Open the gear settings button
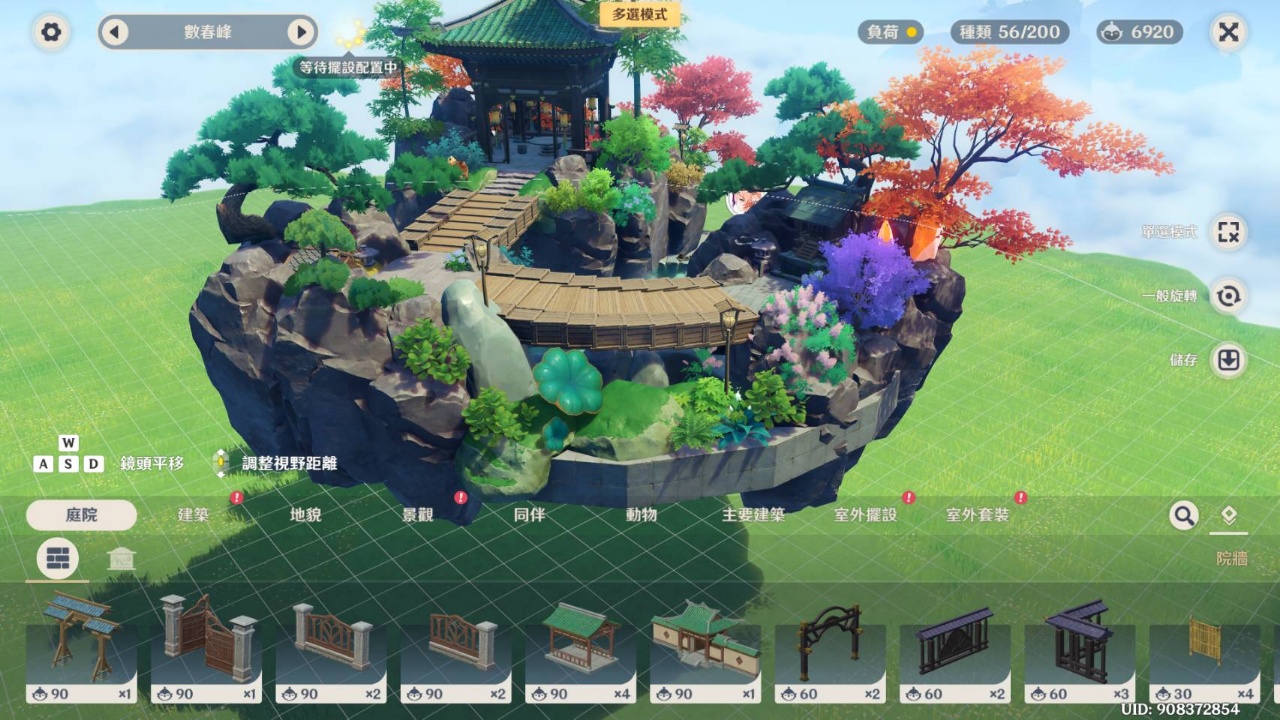 pyautogui.click(x=51, y=32)
